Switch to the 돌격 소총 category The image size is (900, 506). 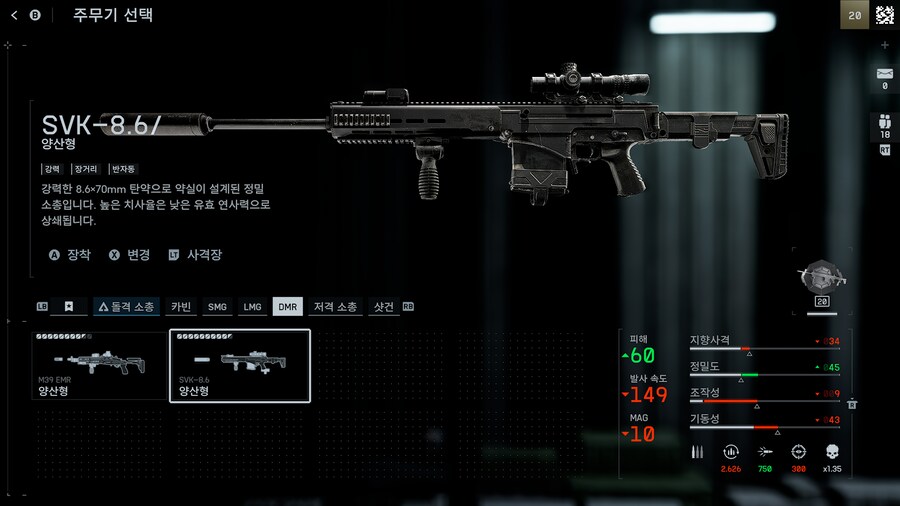[126, 307]
